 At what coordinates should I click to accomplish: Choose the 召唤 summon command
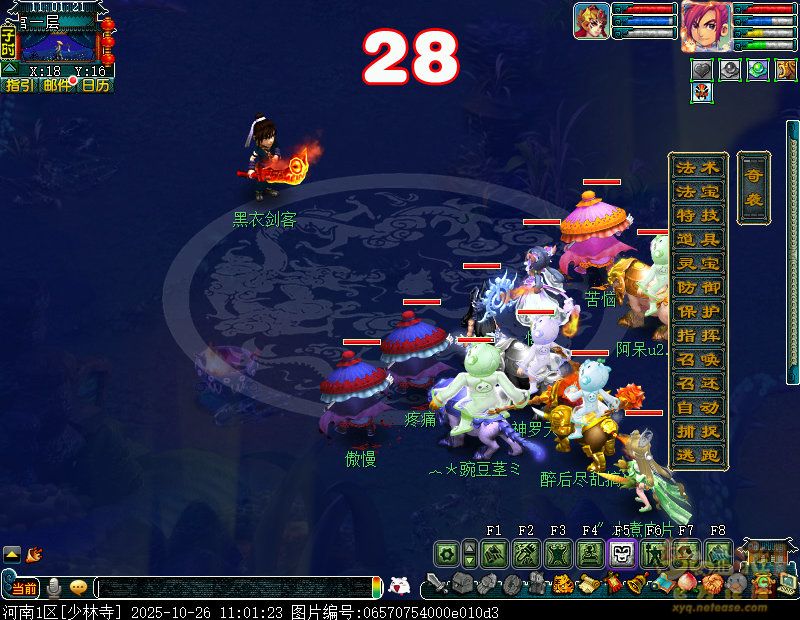point(697,359)
